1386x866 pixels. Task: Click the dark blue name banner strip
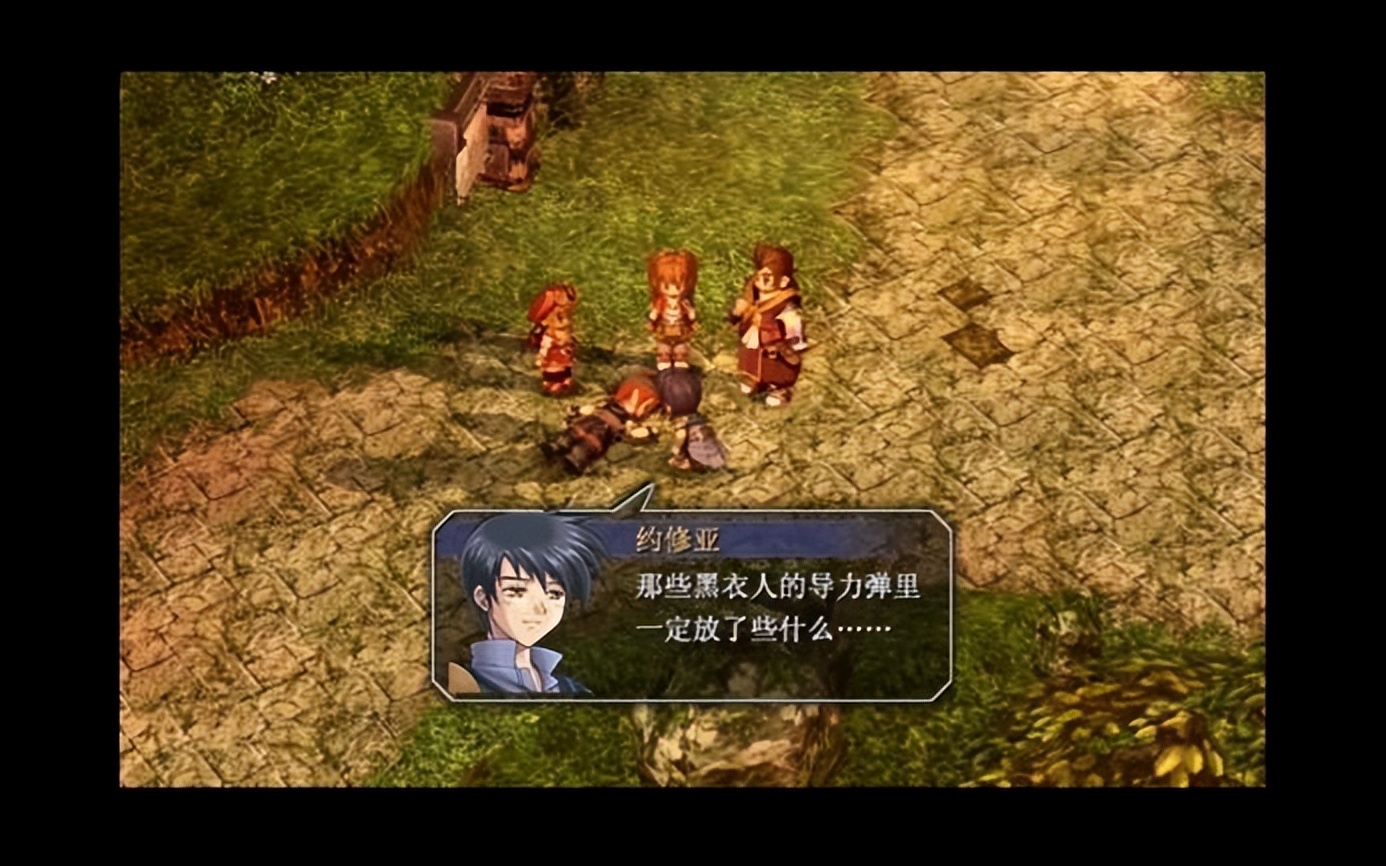click(790, 534)
